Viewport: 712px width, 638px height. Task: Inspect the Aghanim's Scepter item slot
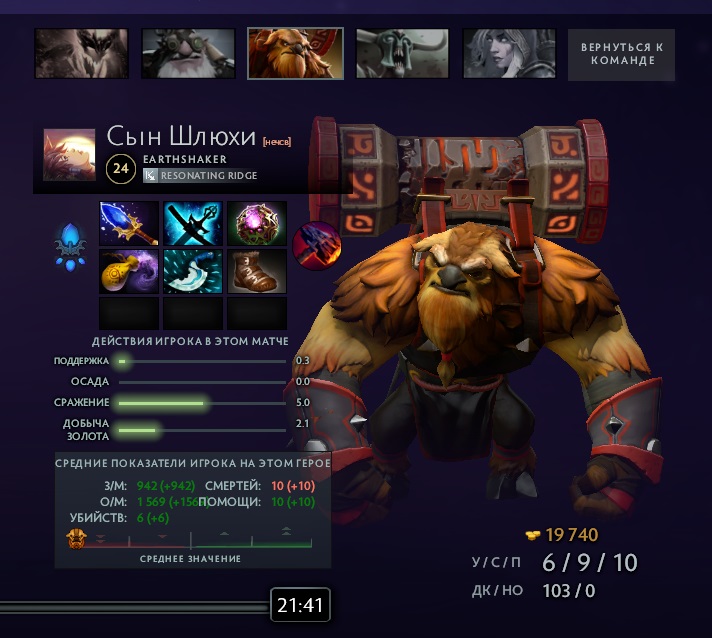(x=129, y=223)
